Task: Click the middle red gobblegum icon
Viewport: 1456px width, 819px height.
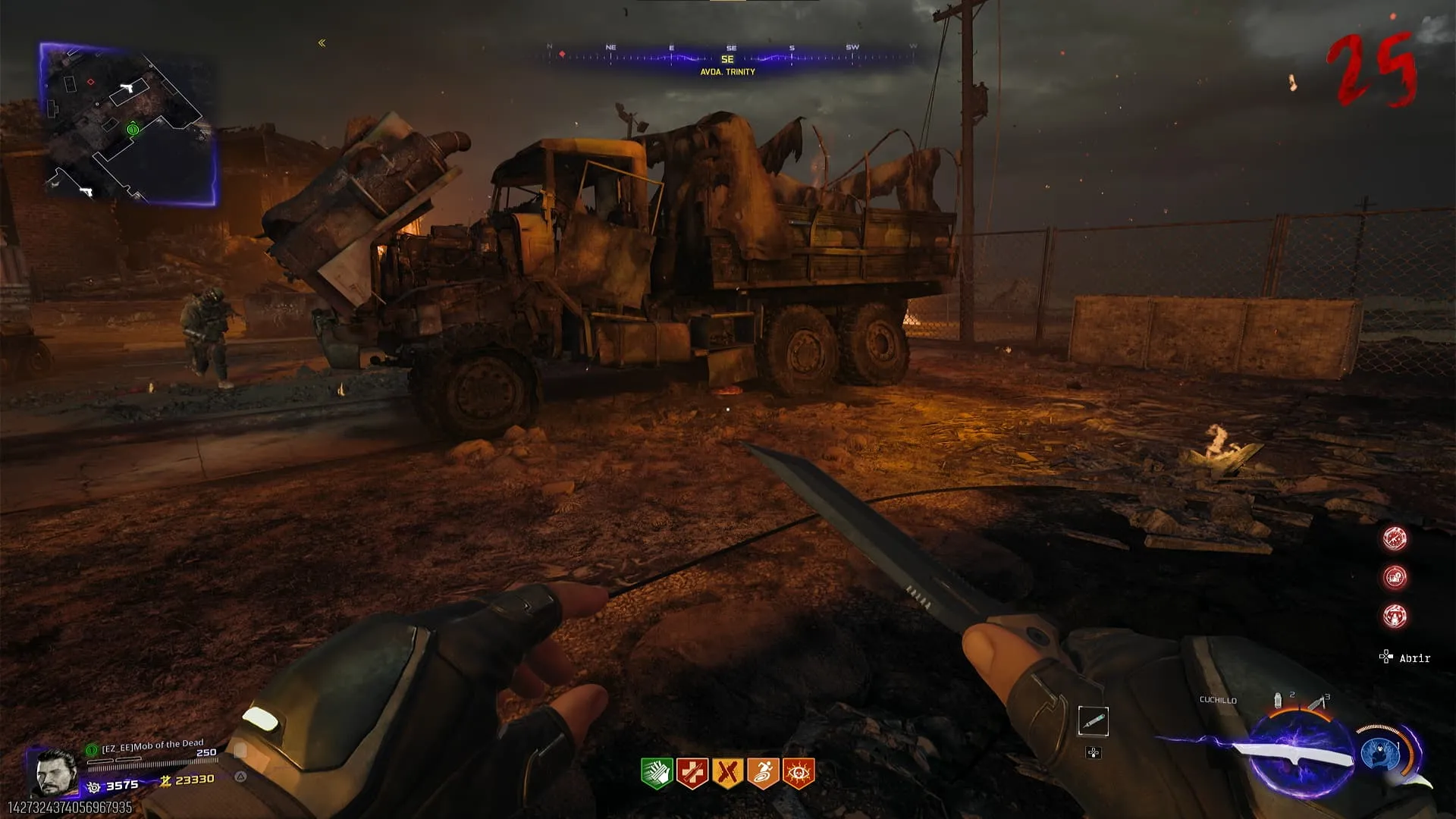Action: point(1395,577)
